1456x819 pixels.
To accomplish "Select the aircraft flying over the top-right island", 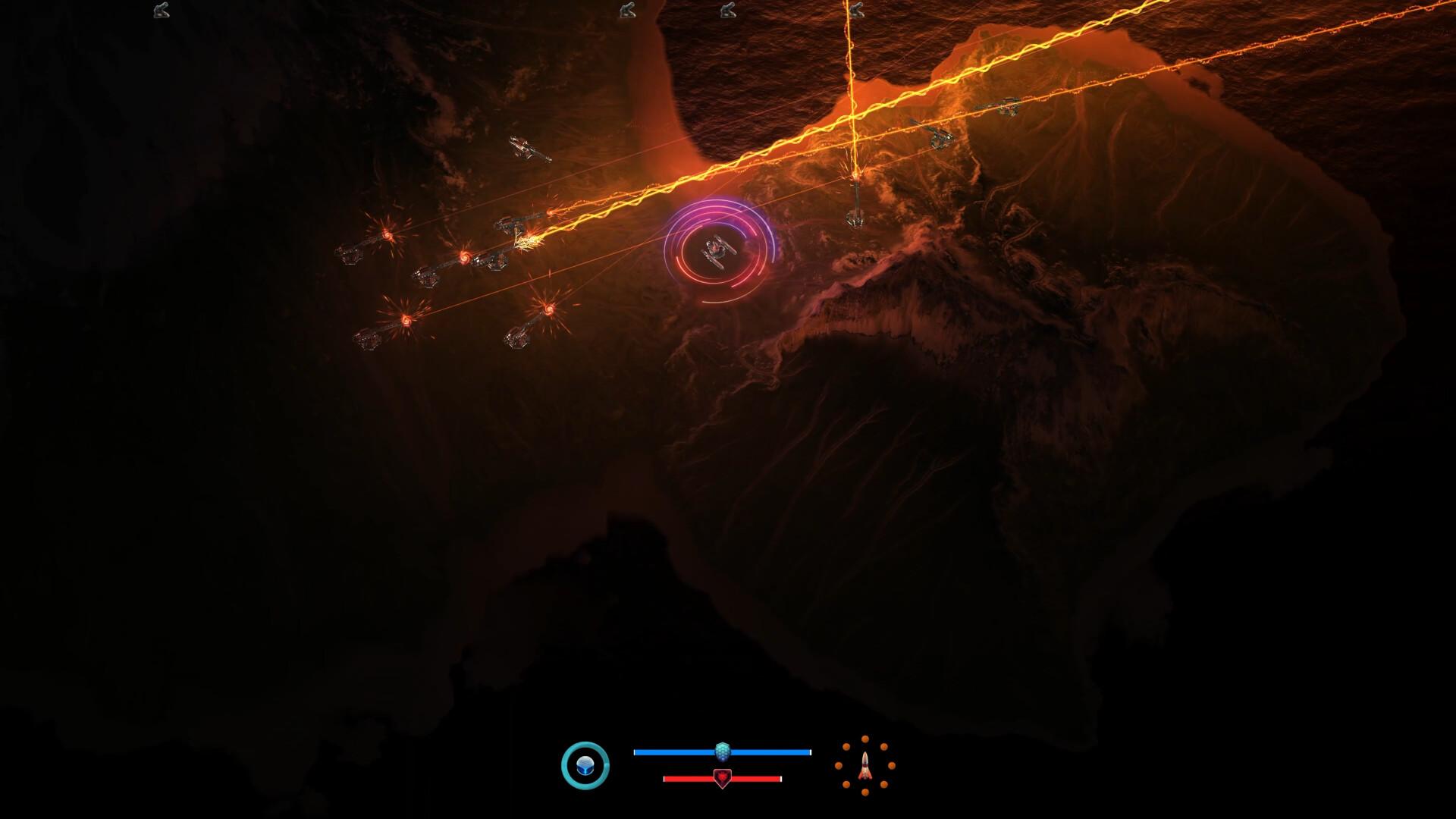I will [1001, 106].
